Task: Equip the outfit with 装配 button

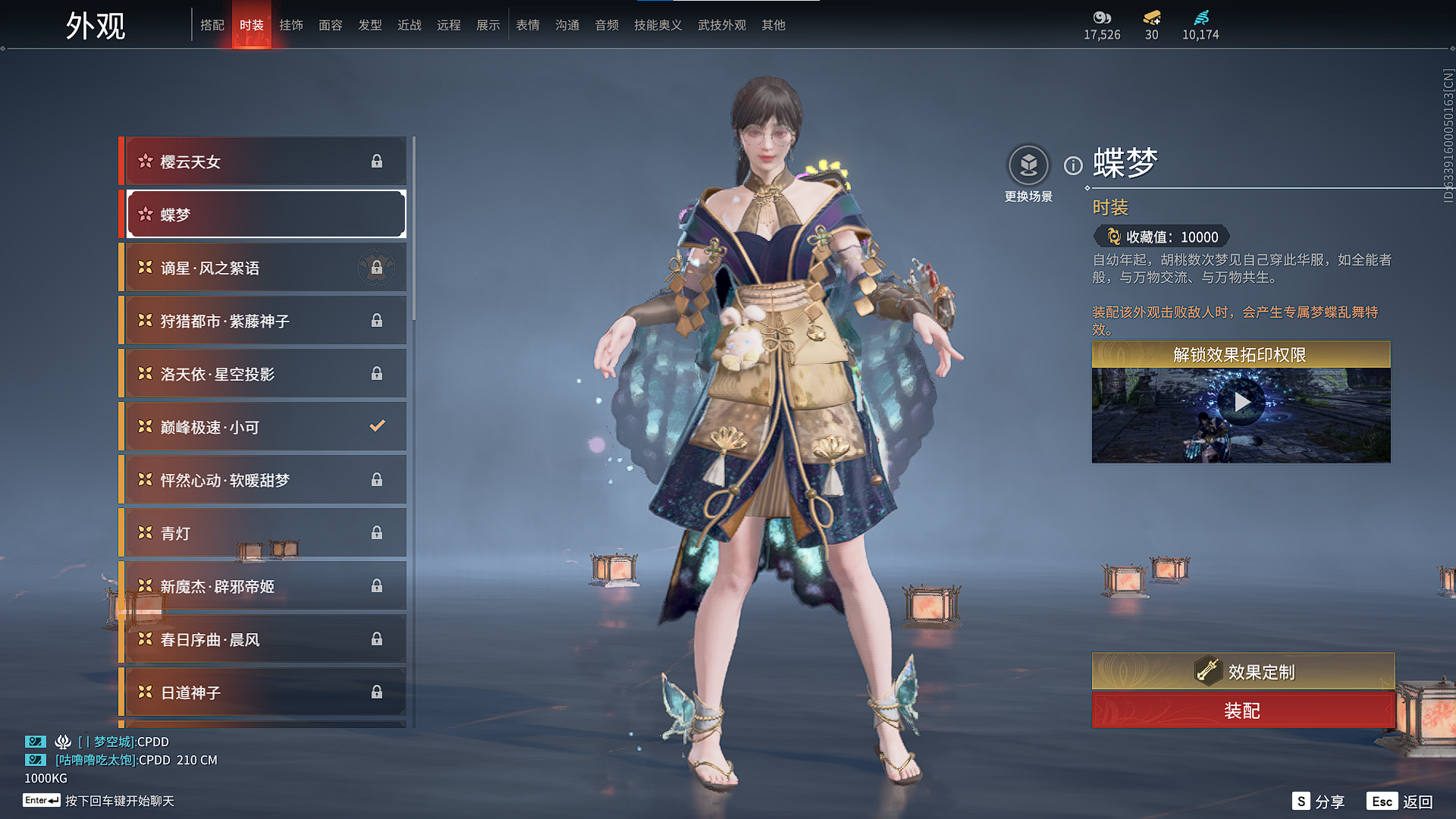Action: [1243, 711]
